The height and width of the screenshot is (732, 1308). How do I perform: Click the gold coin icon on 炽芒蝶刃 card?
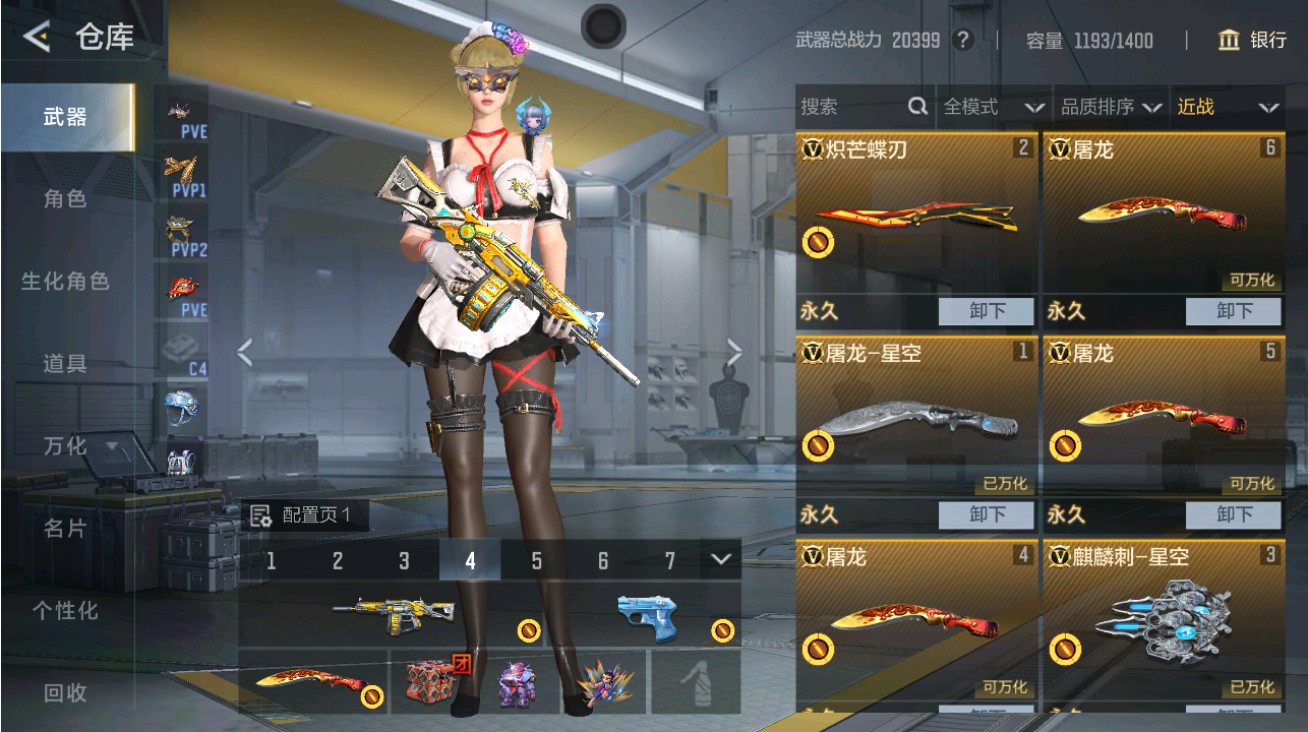pyautogui.click(x=817, y=243)
